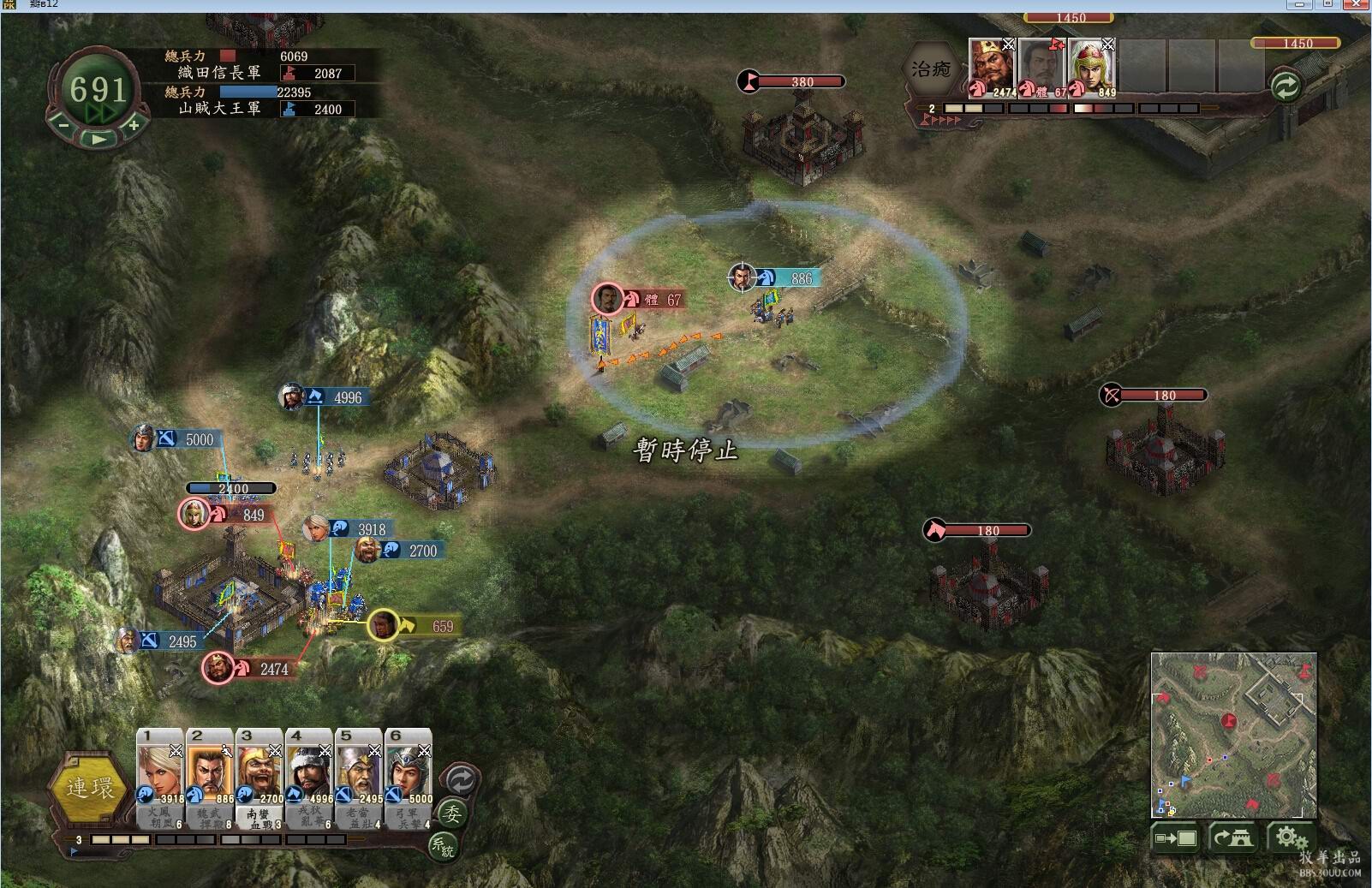Click the minimap to move the view
The width and height of the screenshot is (1372, 888).
point(1232,734)
